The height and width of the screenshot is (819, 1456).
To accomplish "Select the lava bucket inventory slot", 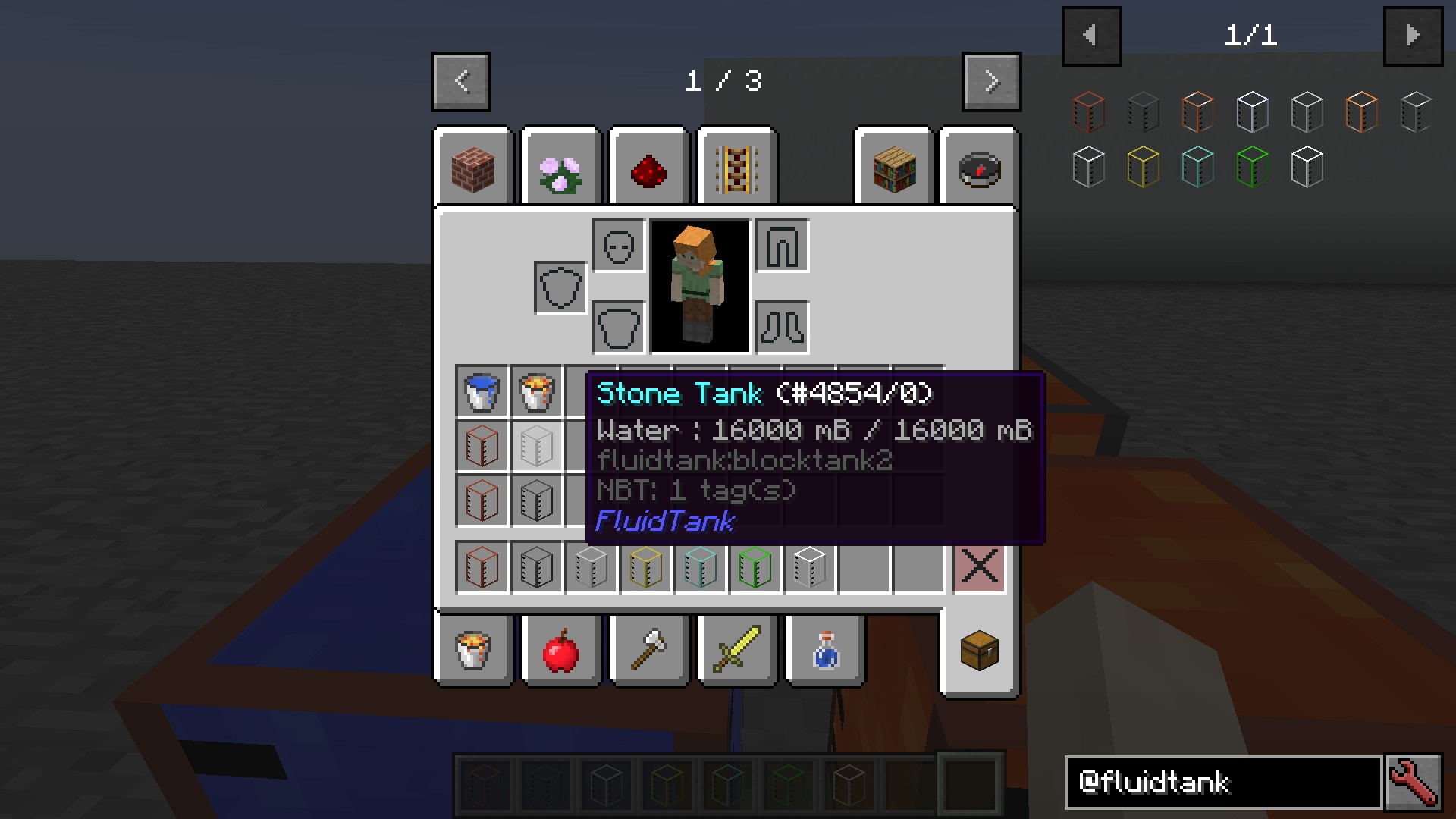I will tap(536, 391).
